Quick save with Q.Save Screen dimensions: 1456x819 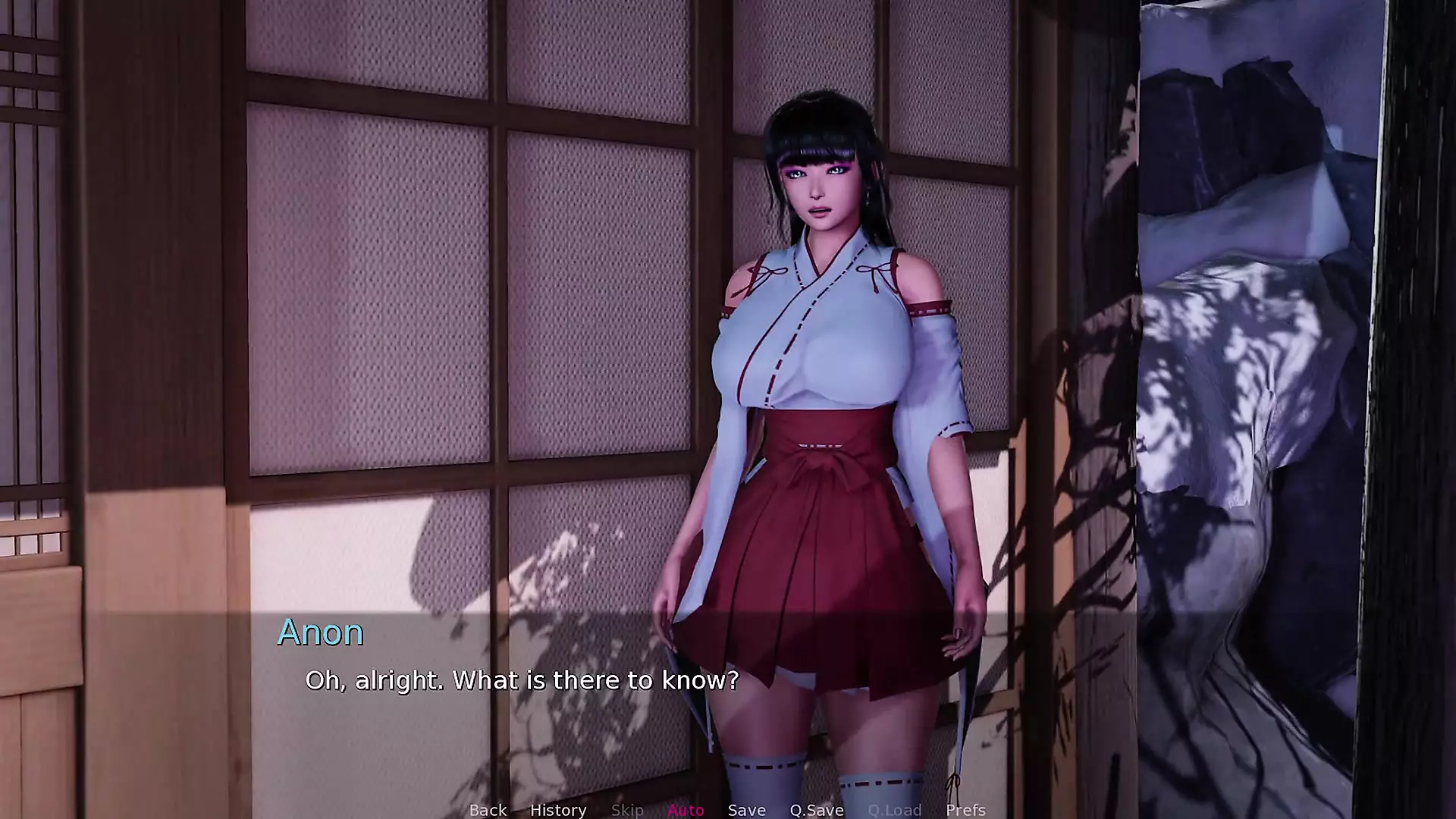[x=817, y=810]
